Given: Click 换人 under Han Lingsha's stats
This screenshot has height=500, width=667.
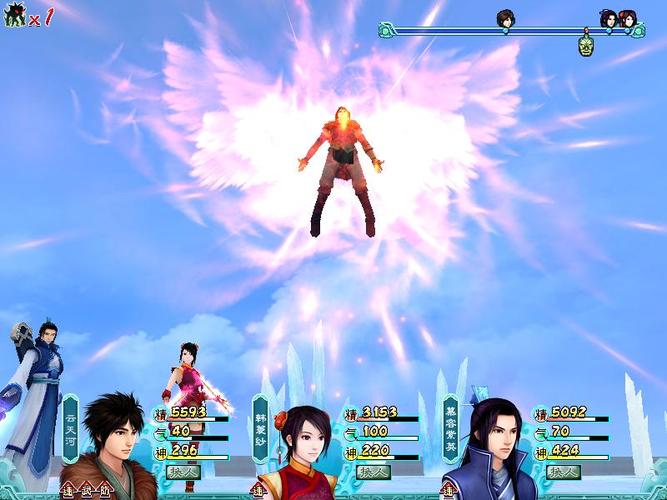Looking at the screenshot, I should click(372, 470).
